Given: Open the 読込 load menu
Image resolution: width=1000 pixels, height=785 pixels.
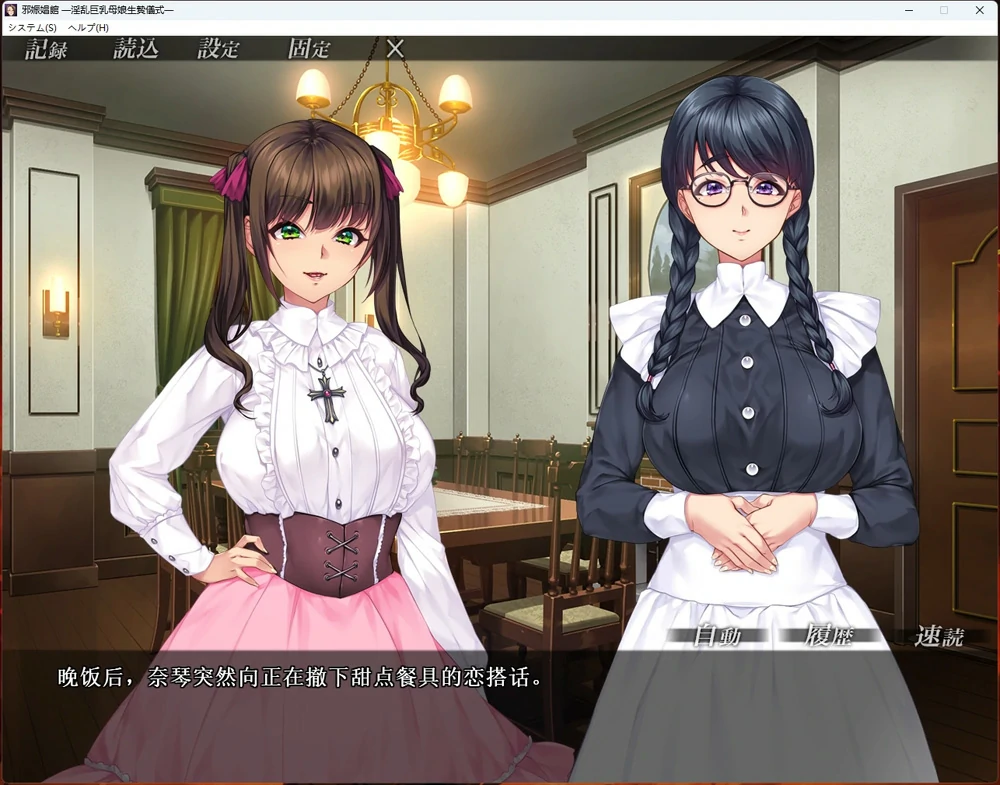Looking at the screenshot, I should click(135, 49).
